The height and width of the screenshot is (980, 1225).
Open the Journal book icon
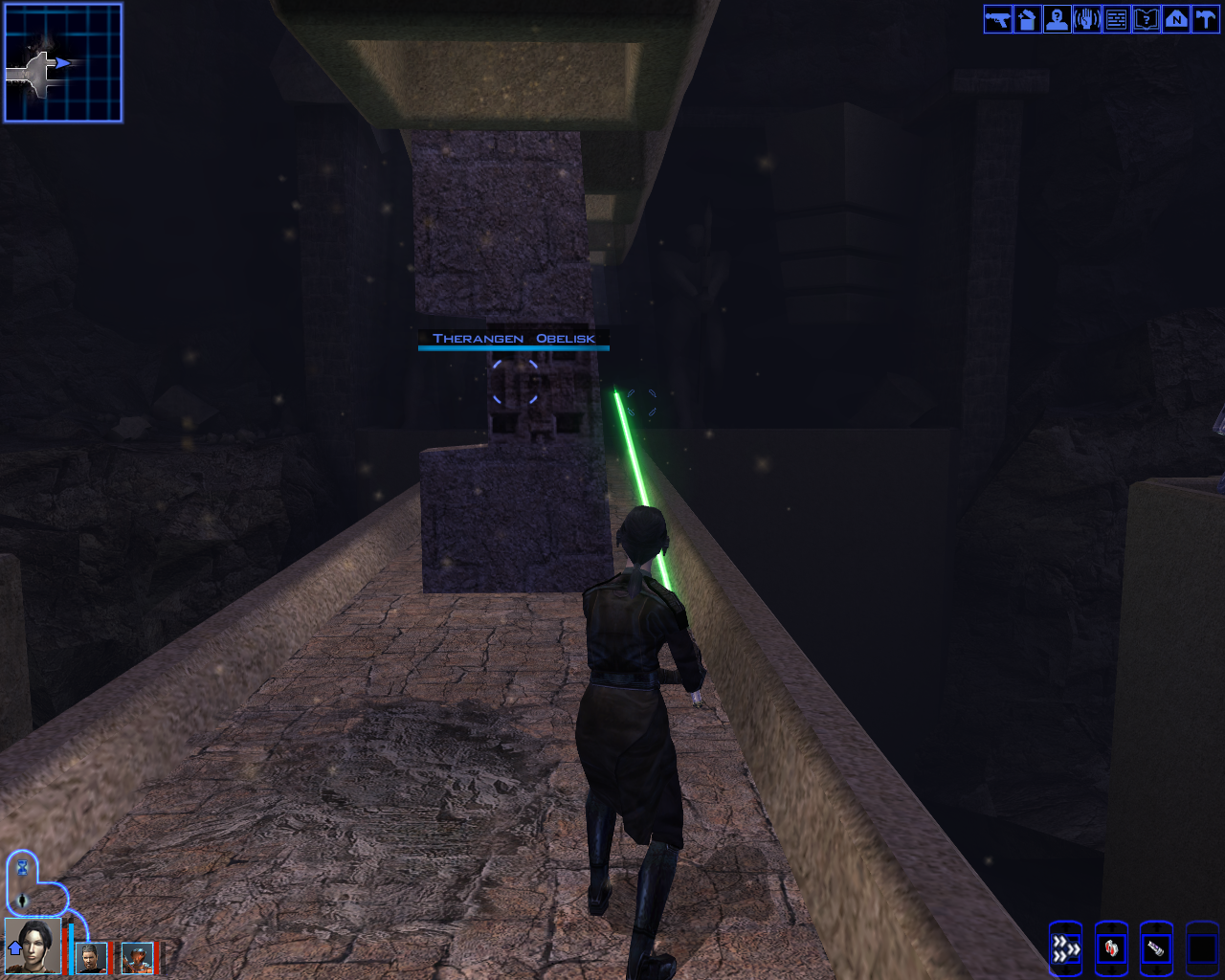1146,19
